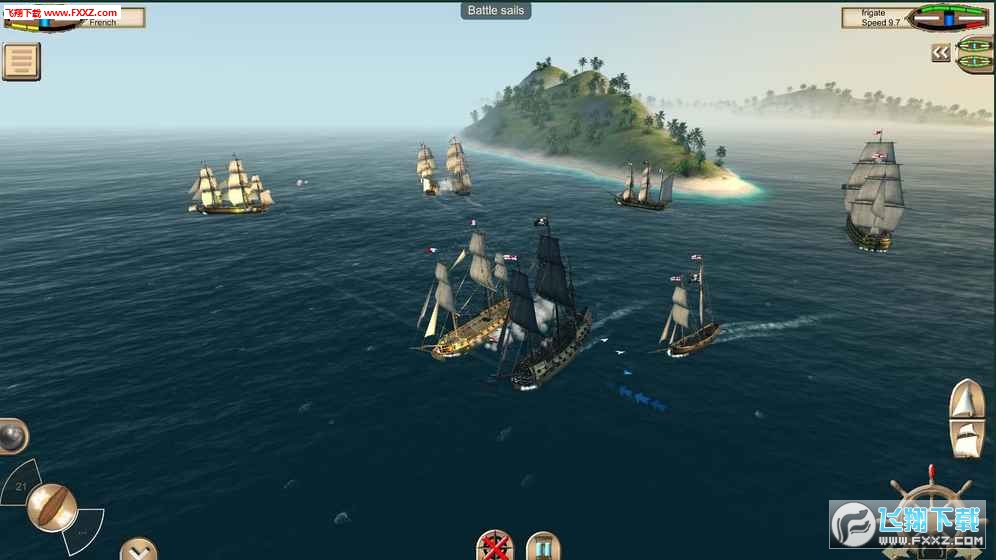Fire the broadside with the round cannon button
This screenshot has height=560, width=996.
[52, 506]
